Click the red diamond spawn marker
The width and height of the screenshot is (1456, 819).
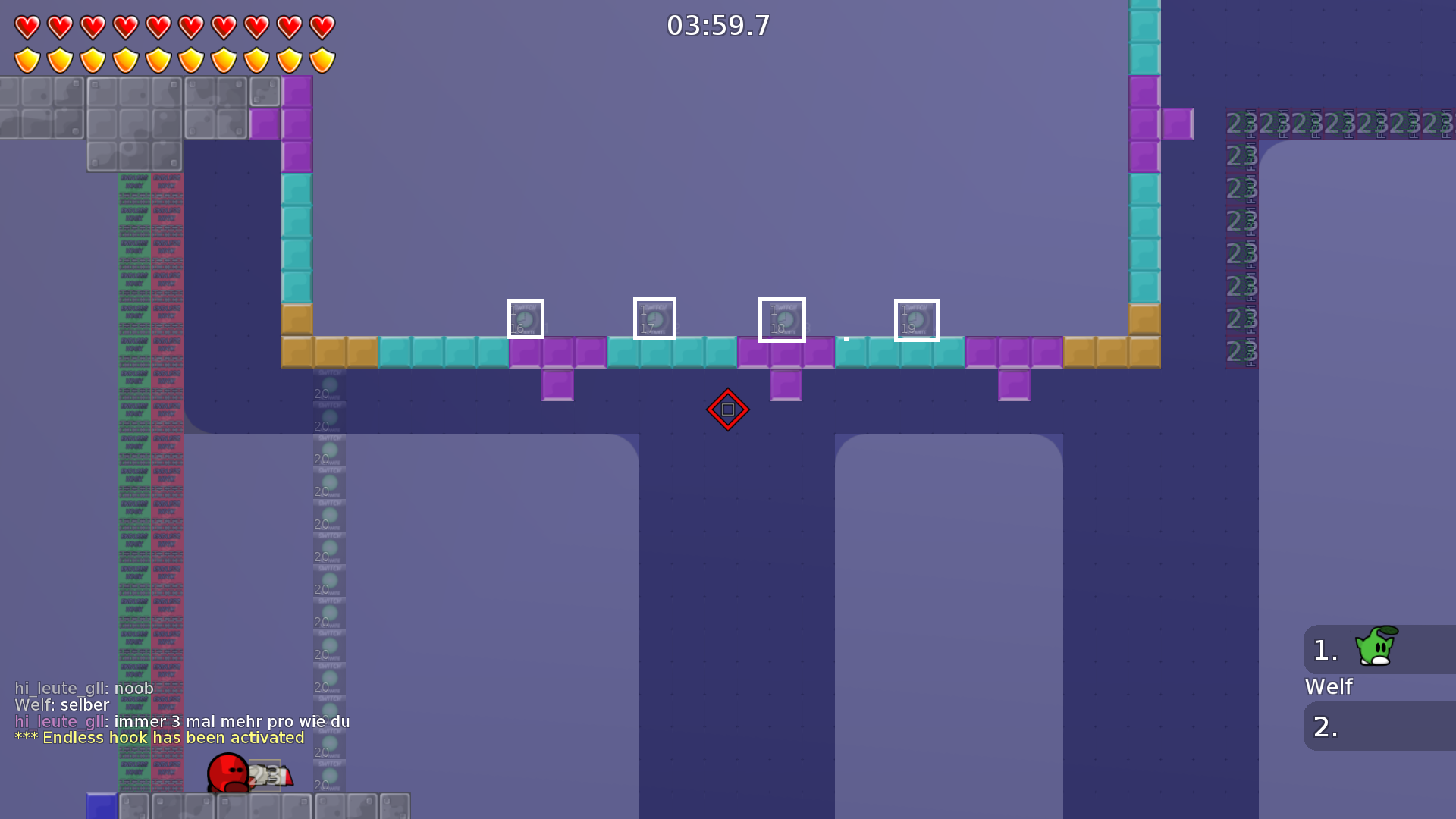point(727,409)
